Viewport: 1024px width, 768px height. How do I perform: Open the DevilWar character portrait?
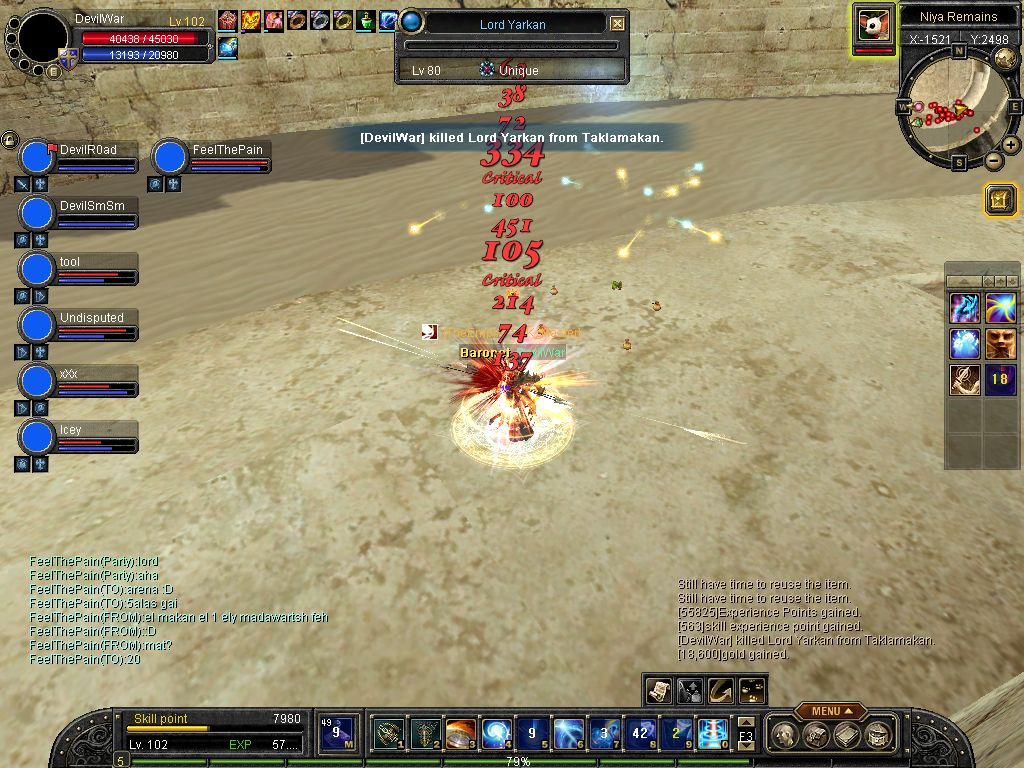pos(43,39)
